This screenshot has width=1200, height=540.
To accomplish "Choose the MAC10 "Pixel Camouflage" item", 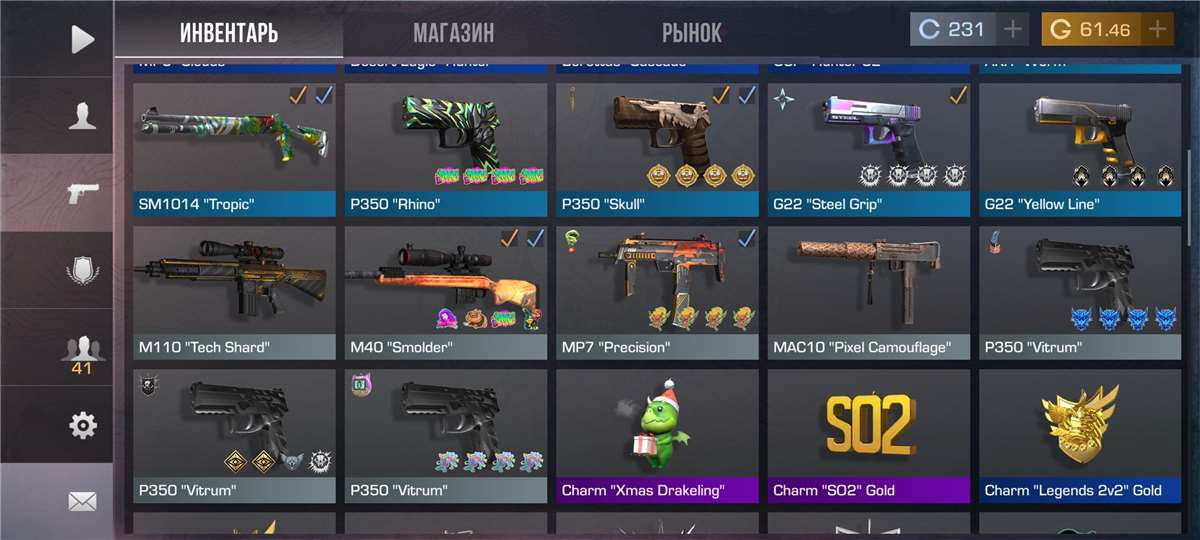I will pyautogui.click(x=869, y=292).
